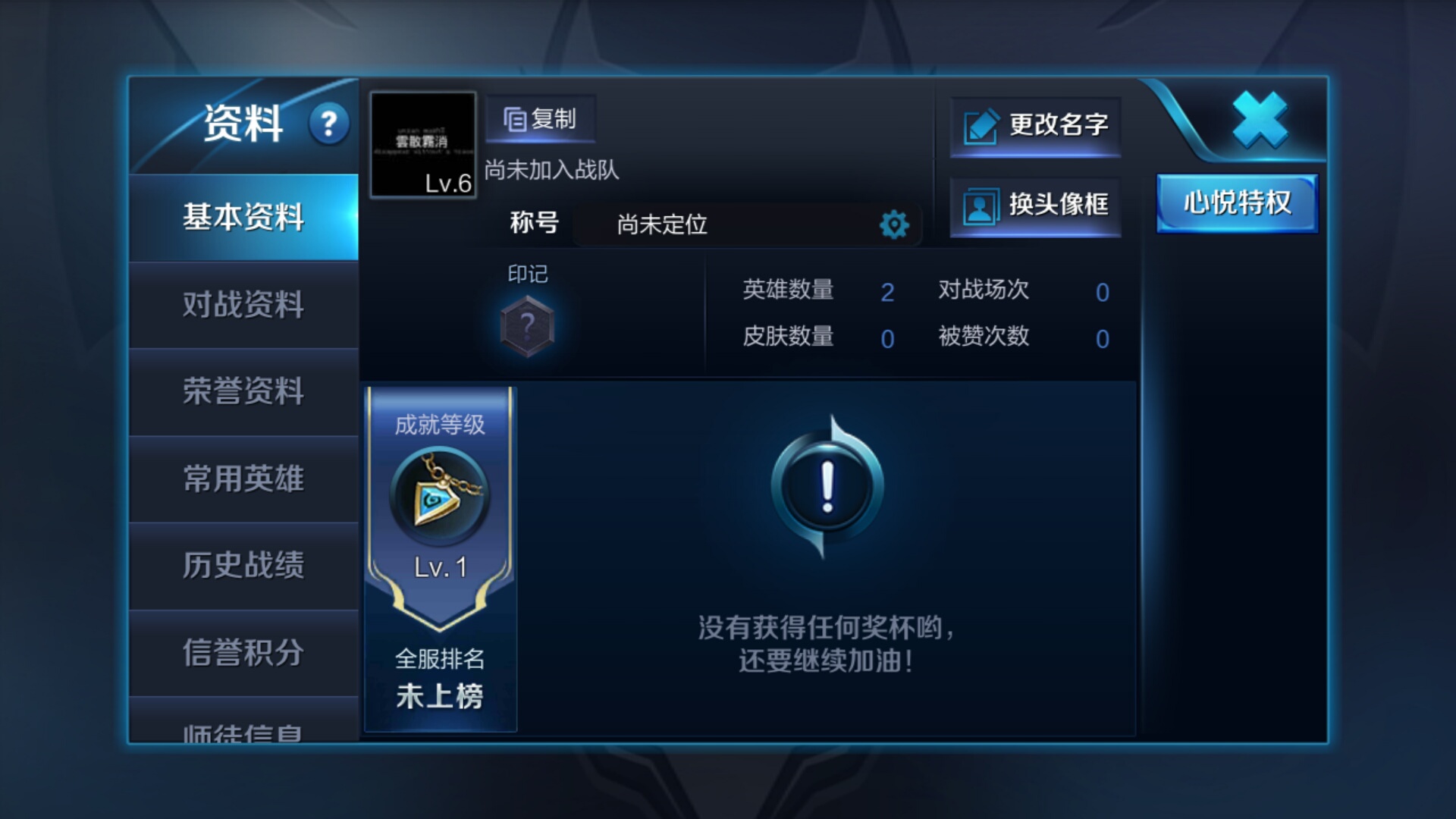Open the title settings gear next to 尚未定位
This screenshot has height=819, width=1456.
pos(895,224)
